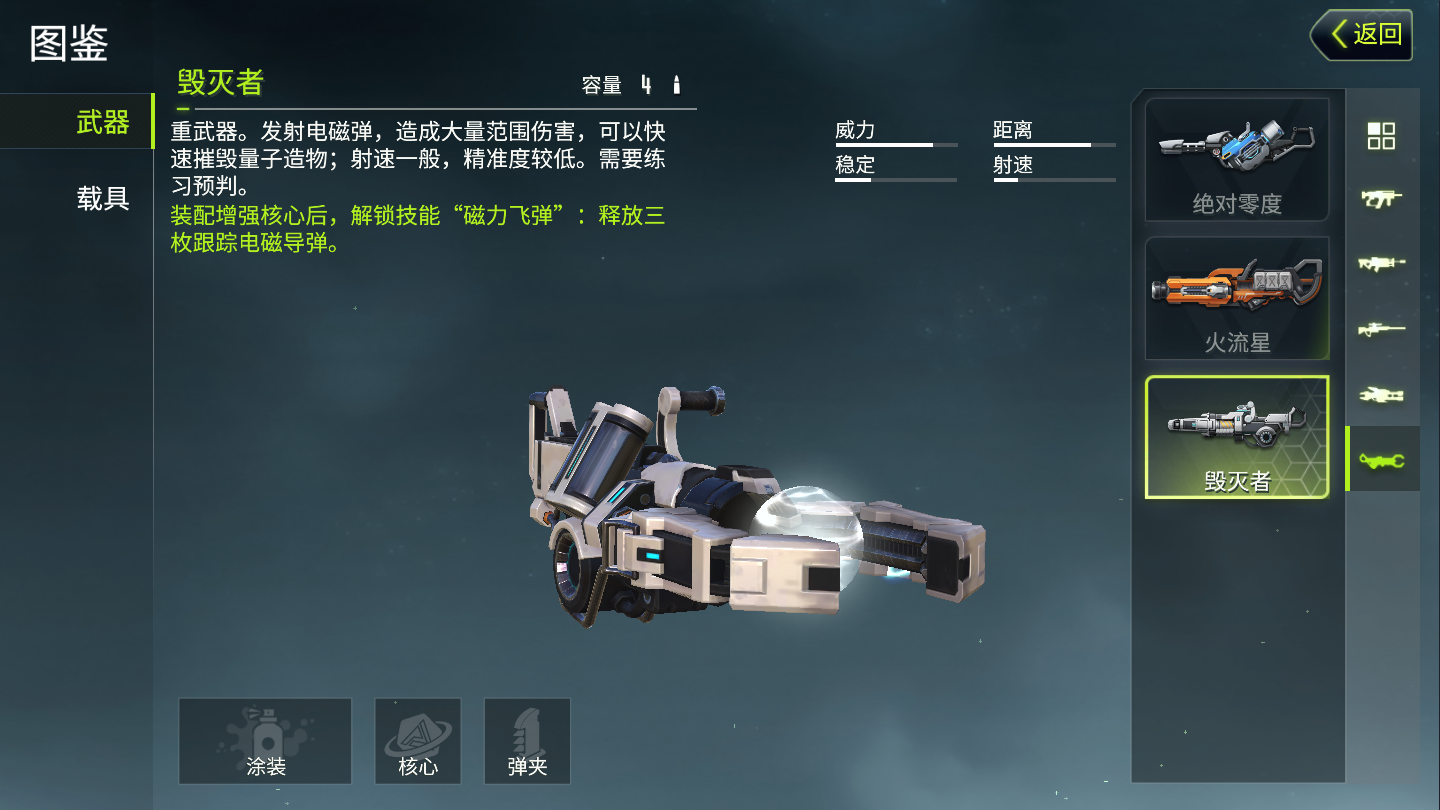Filter by the sniper rifle category icon
This screenshot has width=1440, height=810.
point(1381,329)
